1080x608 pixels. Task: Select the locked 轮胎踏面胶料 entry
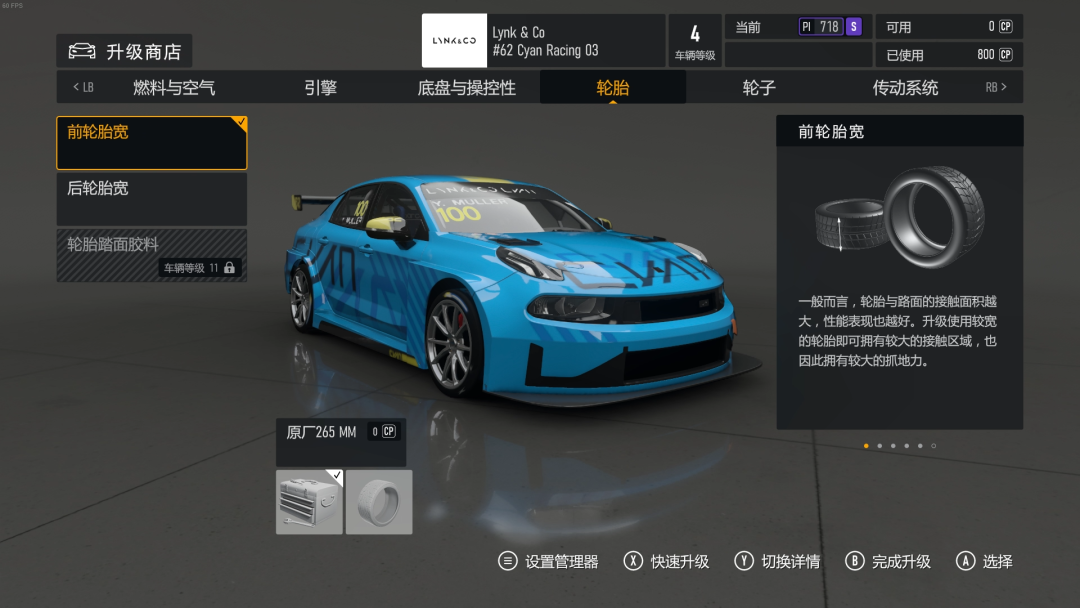(x=152, y=255)
